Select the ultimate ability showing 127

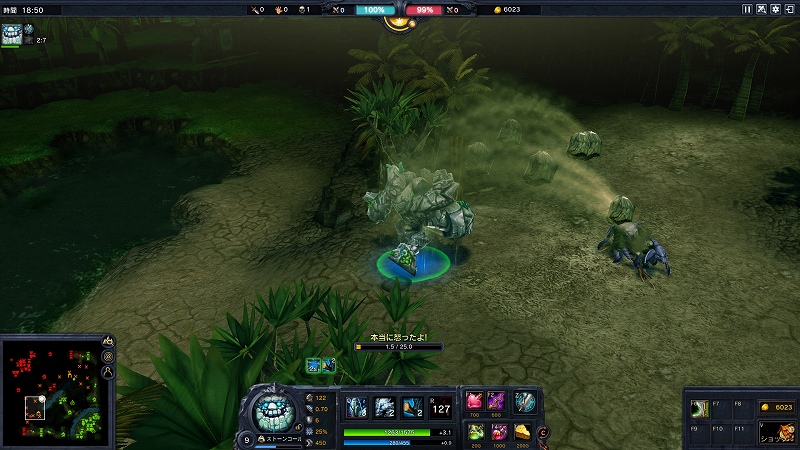click(441, 407)
